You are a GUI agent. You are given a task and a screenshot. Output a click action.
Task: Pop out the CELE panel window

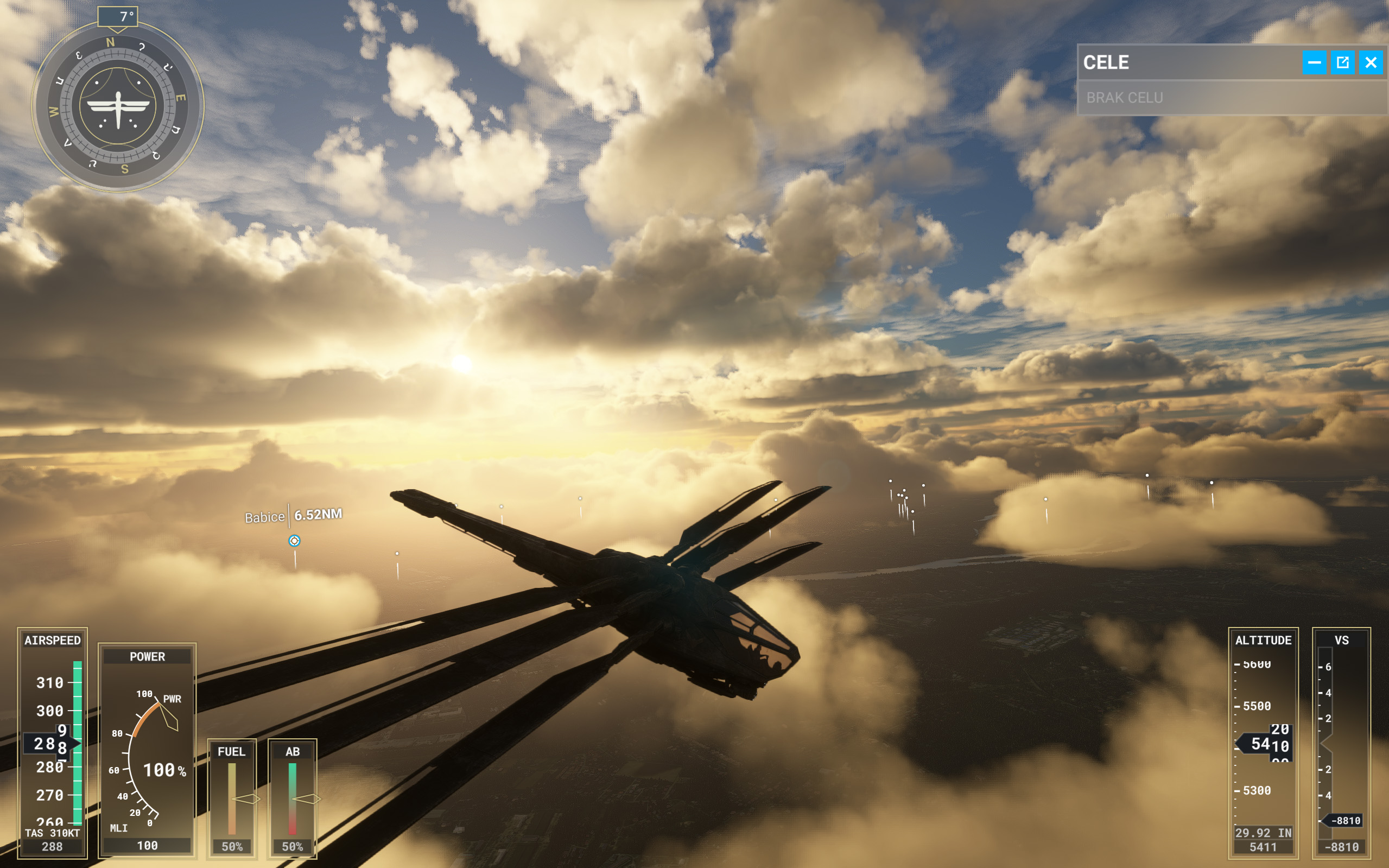coord(1342,62)
